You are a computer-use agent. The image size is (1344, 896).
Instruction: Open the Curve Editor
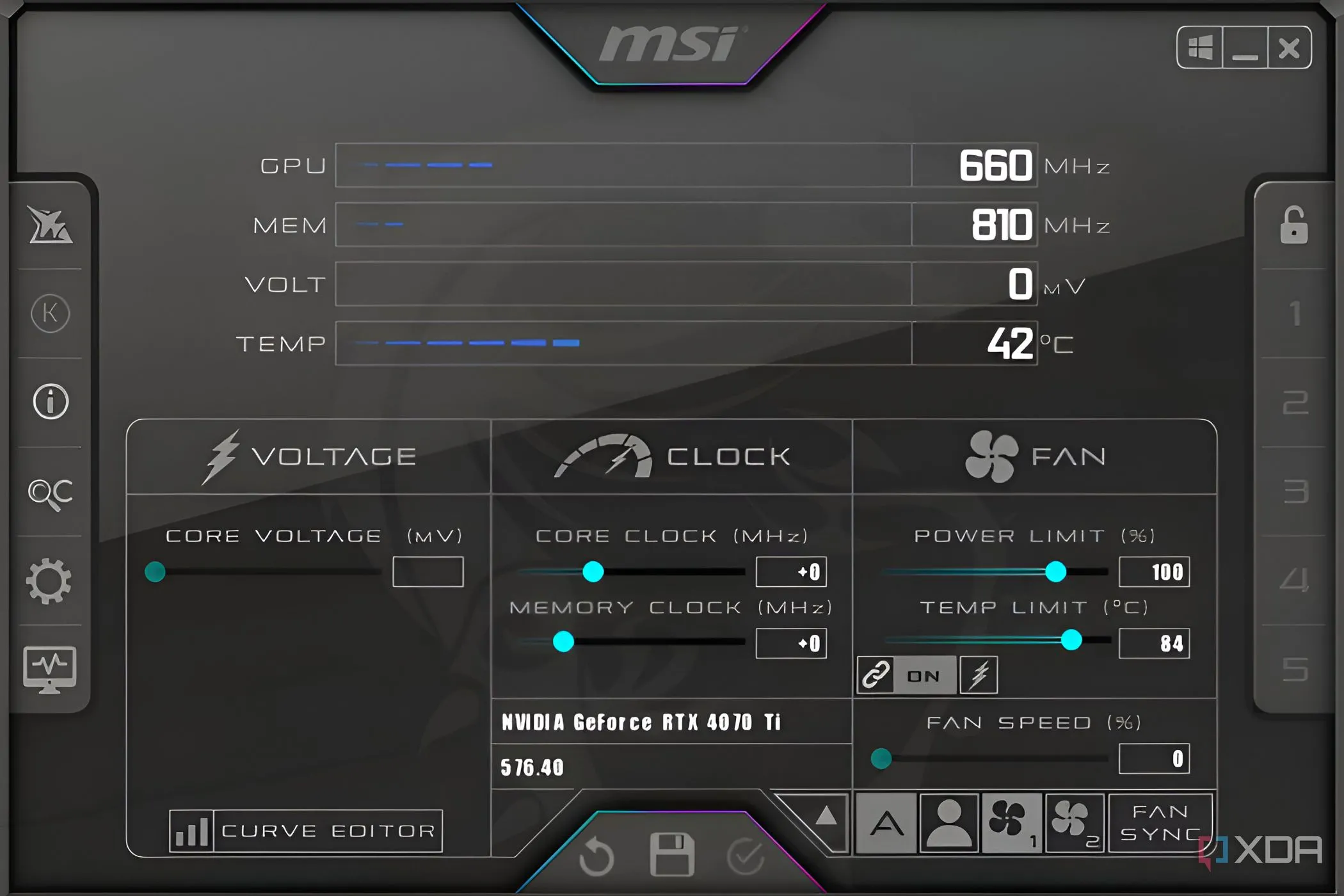pyautogui.click(x=305, y=830)
